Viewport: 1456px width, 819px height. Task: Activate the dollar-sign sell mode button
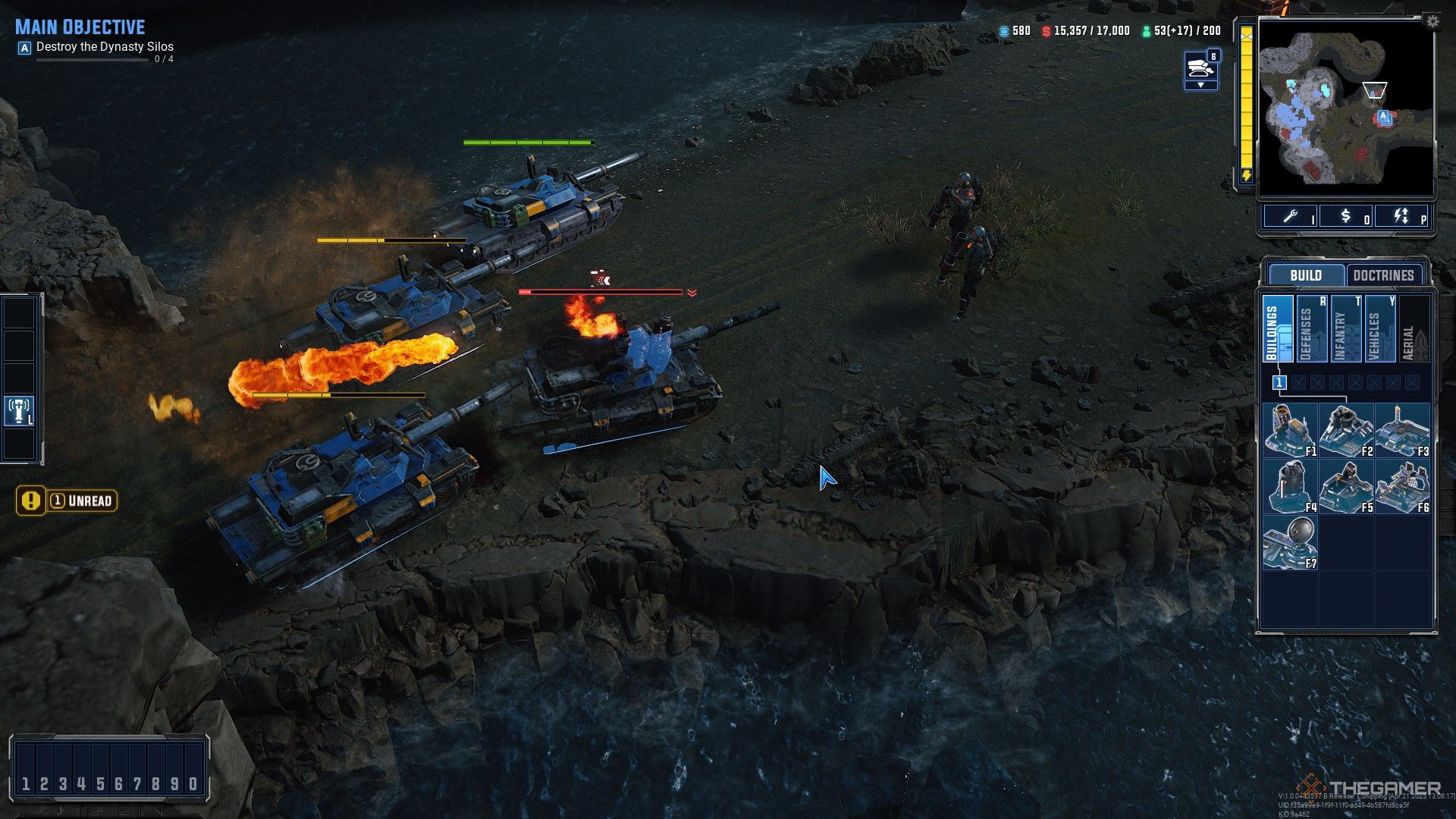(1346, 217)
